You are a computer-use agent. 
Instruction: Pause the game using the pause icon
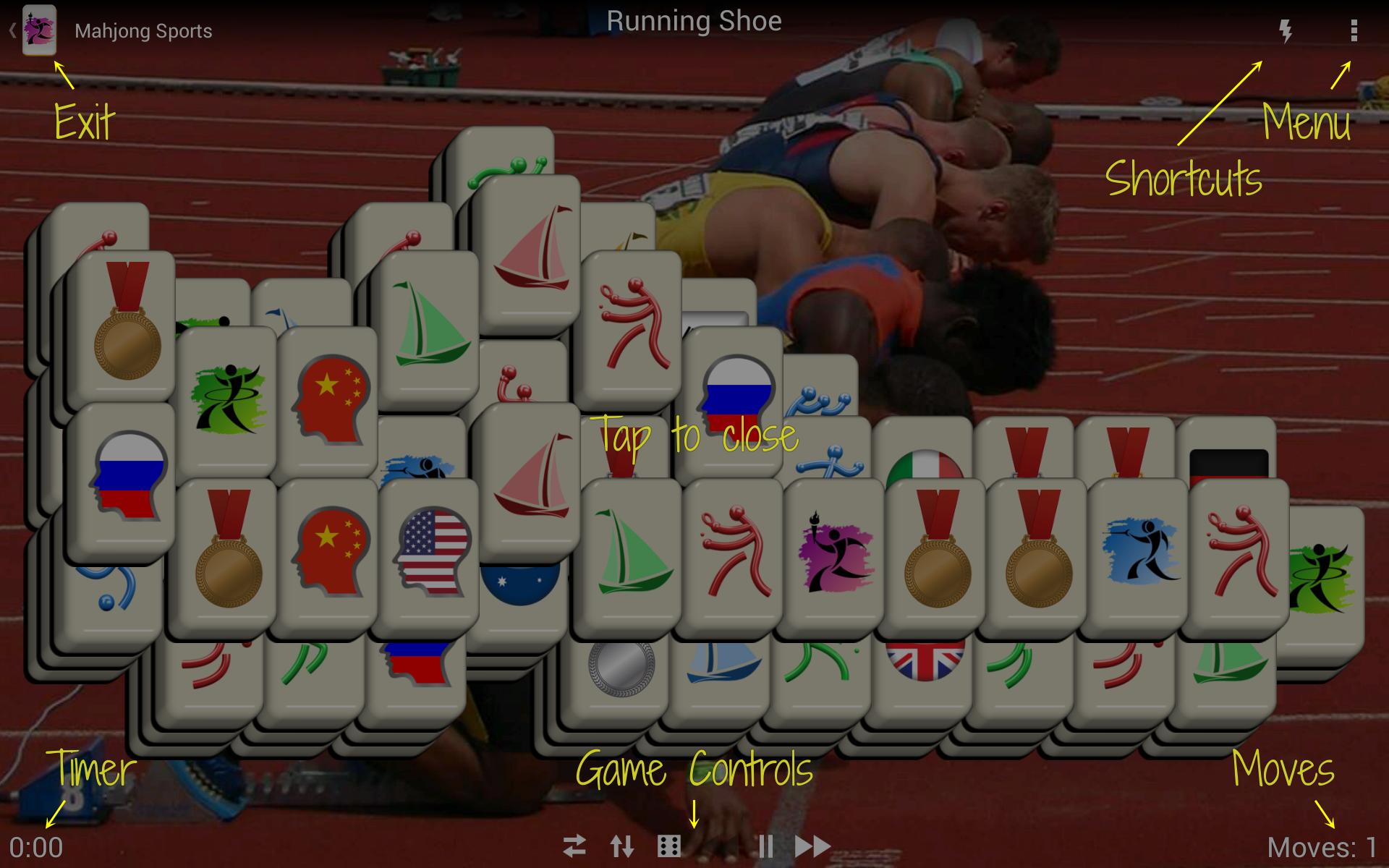[767, 845]
